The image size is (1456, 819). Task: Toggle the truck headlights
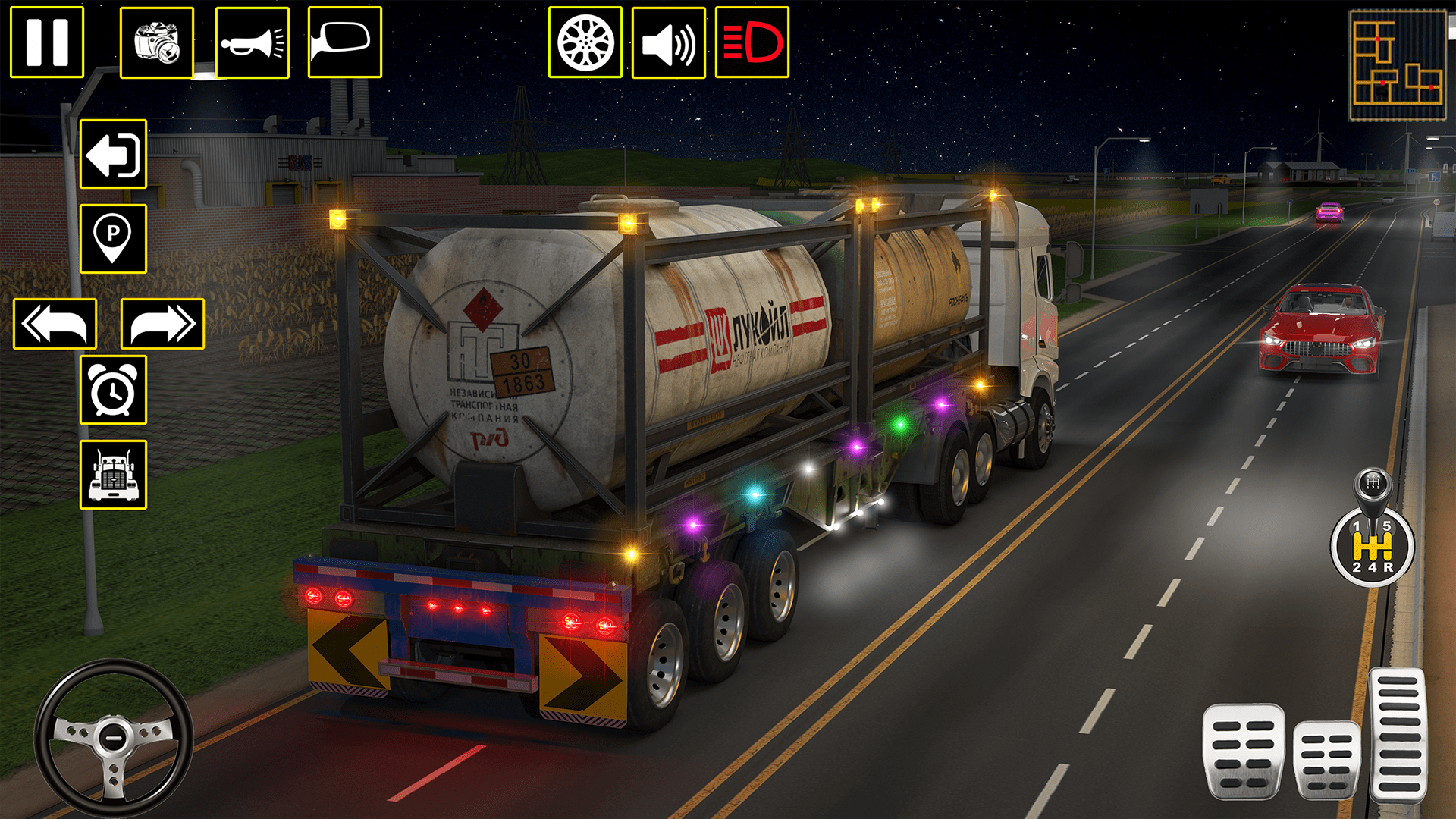[751, 42]
